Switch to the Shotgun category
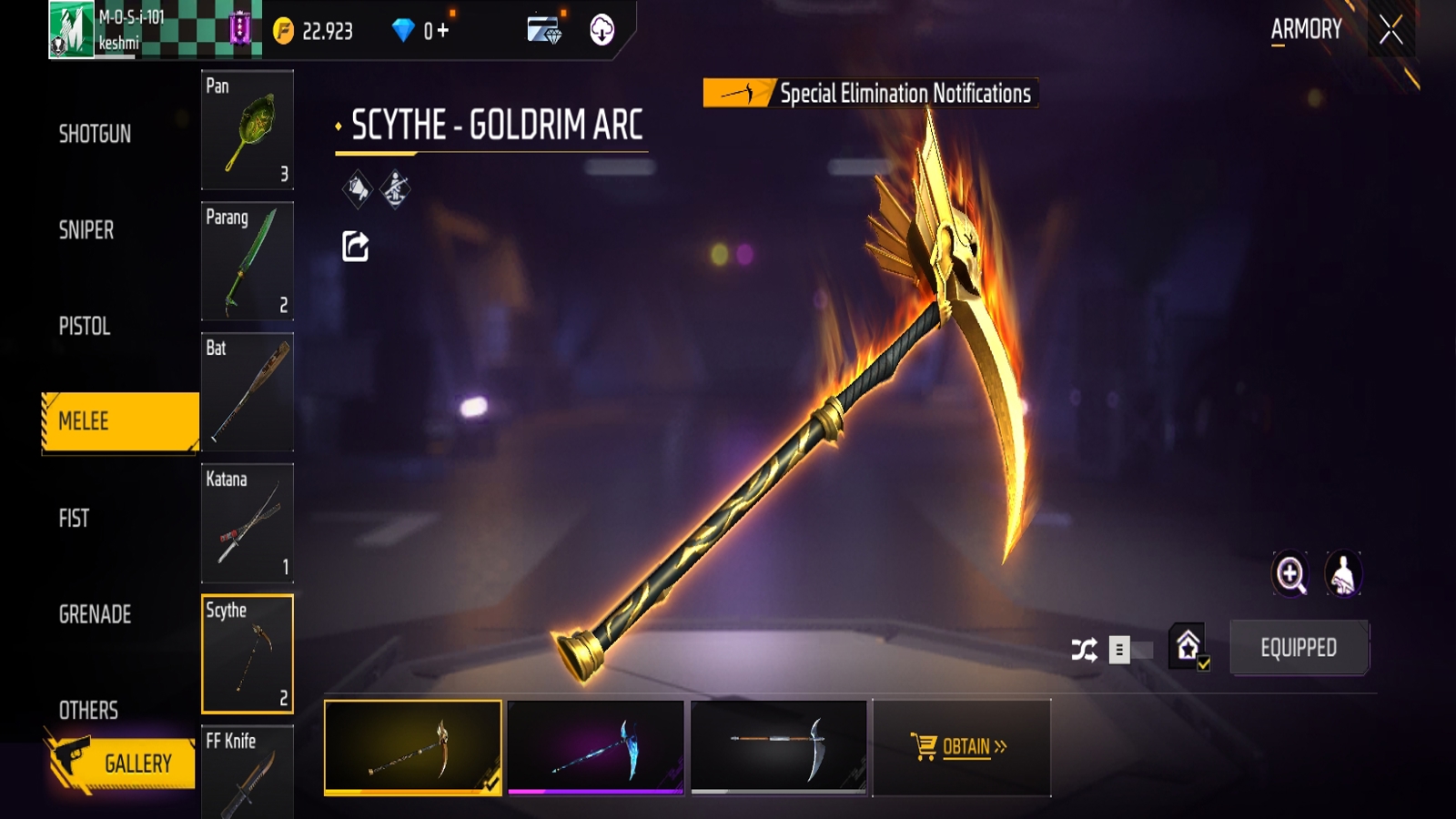This screenshot has width=1456, height=819. [x=95, y=134]
